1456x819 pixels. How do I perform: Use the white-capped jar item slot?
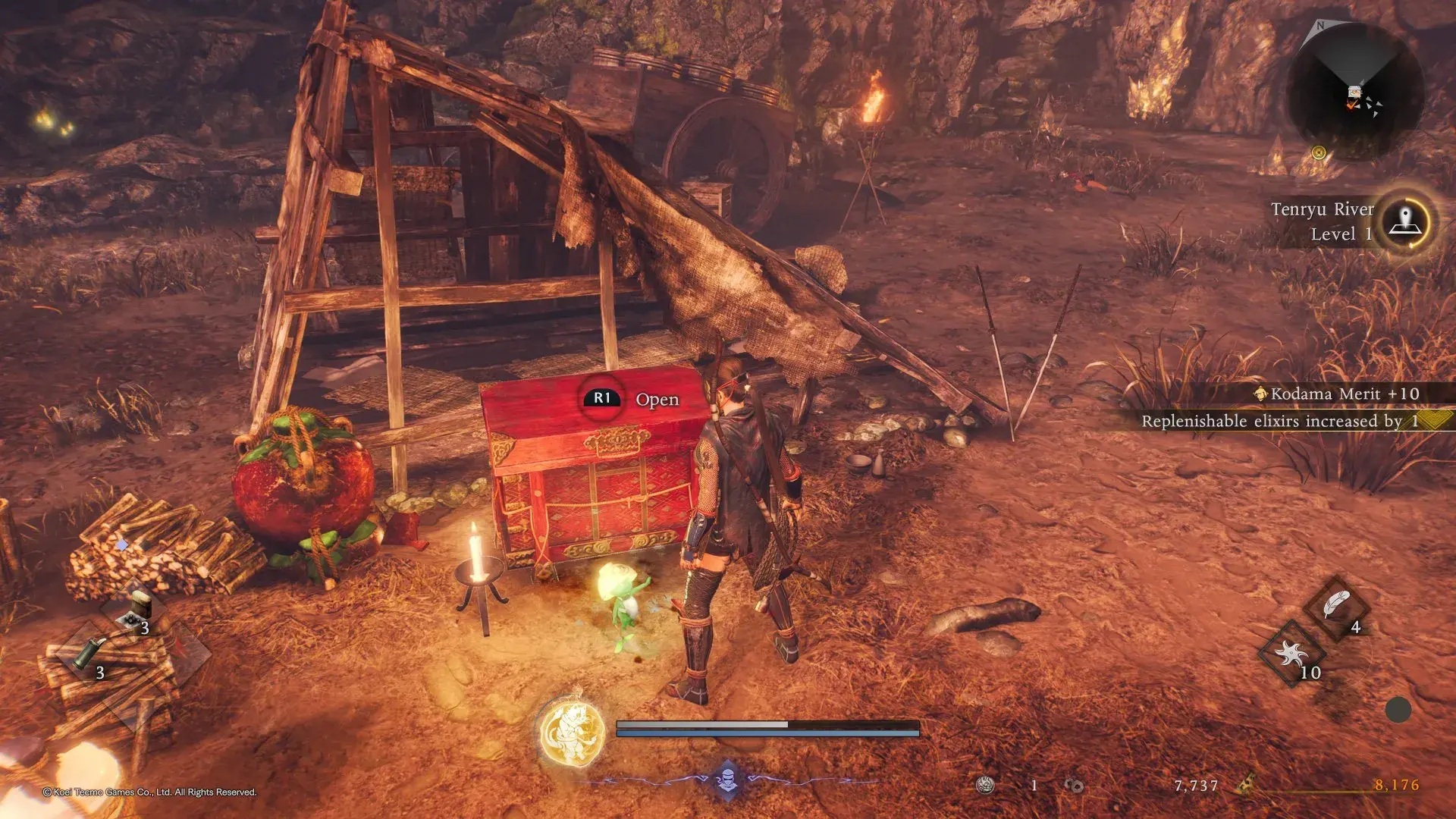coord(140,608)
